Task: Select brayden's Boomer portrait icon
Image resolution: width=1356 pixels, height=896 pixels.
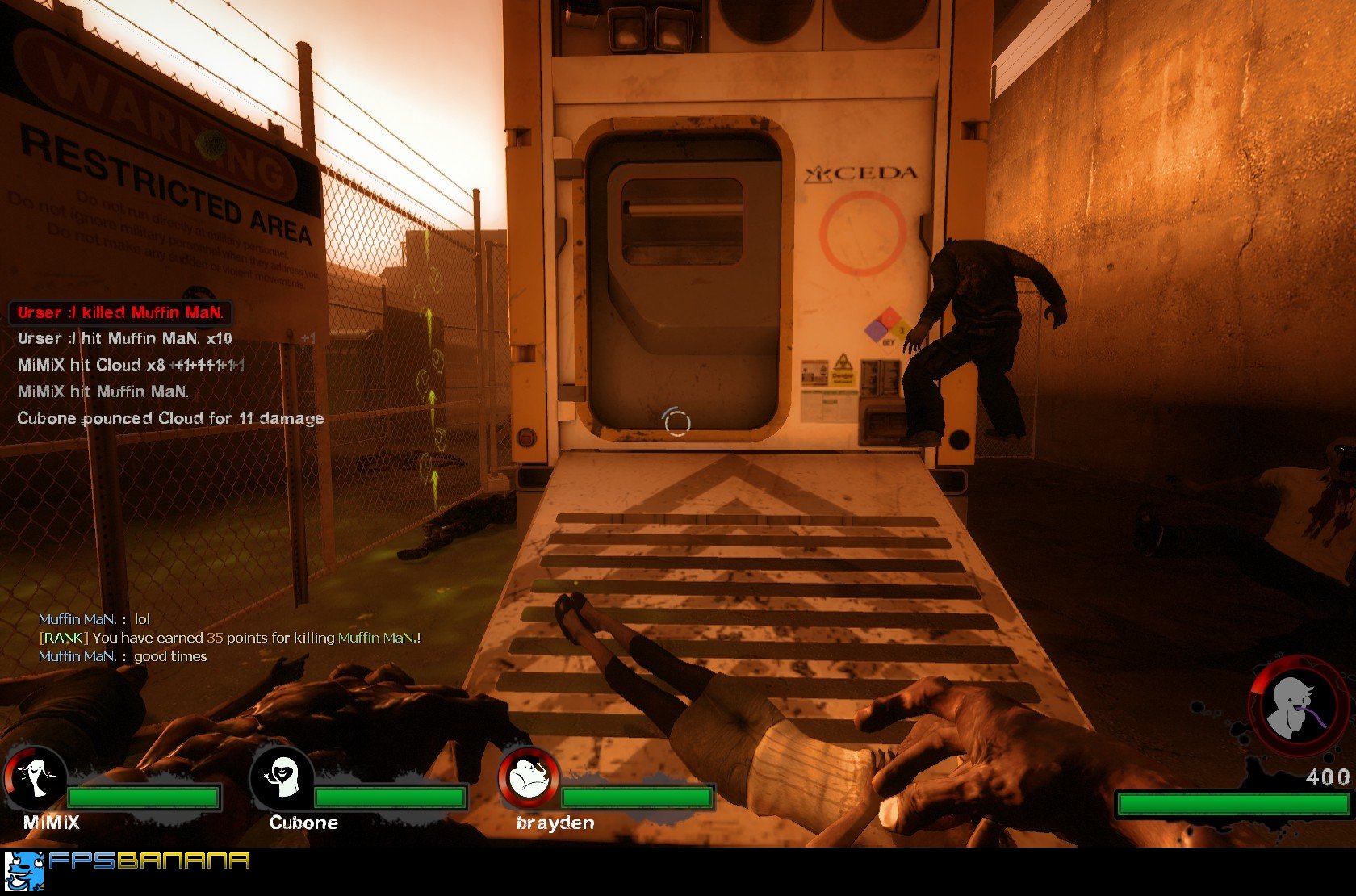Action: click(x=529, y=779)
